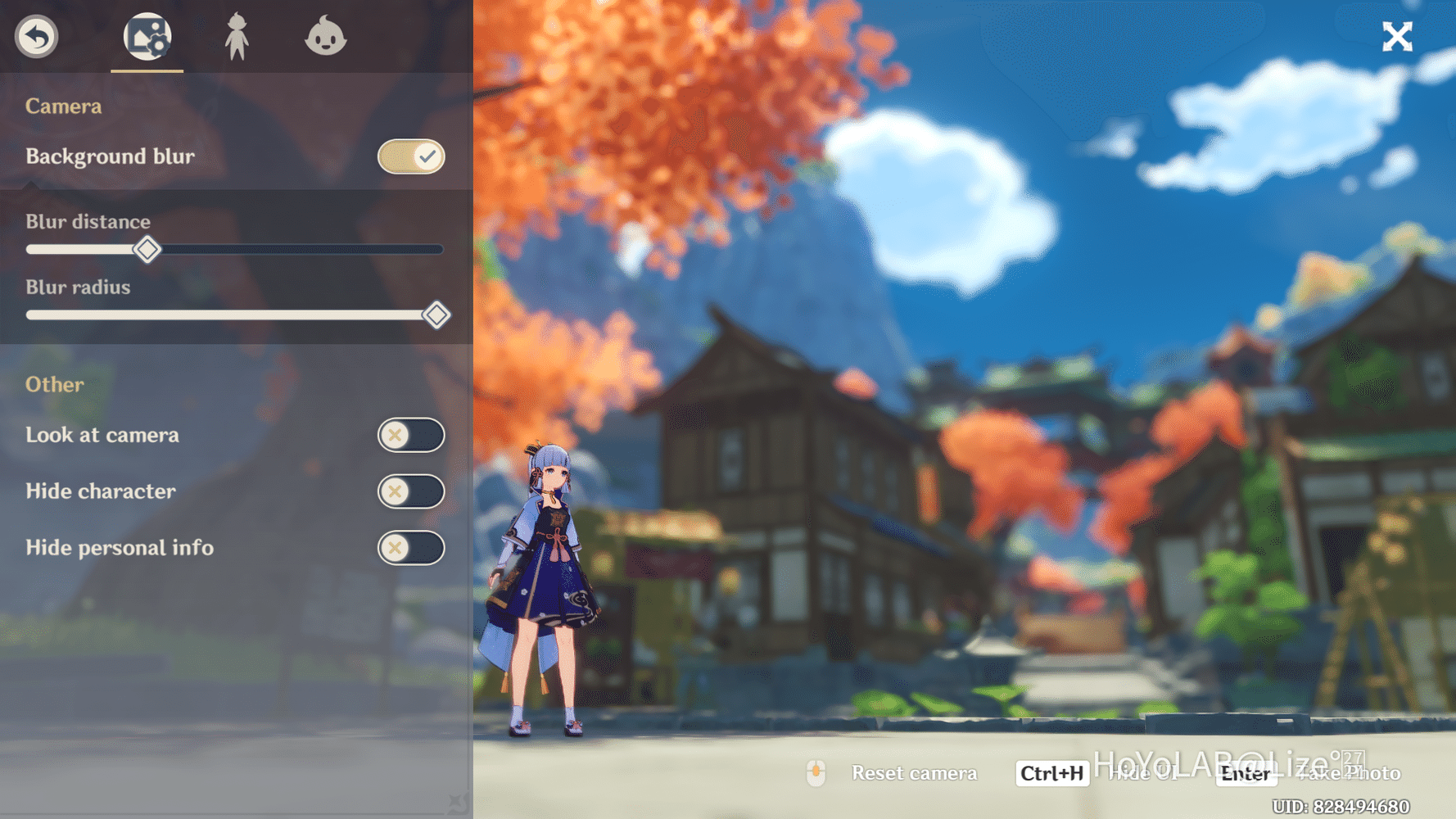Click the Enter key badge
The image size is (1456, 819).
tap(1246, 773)
